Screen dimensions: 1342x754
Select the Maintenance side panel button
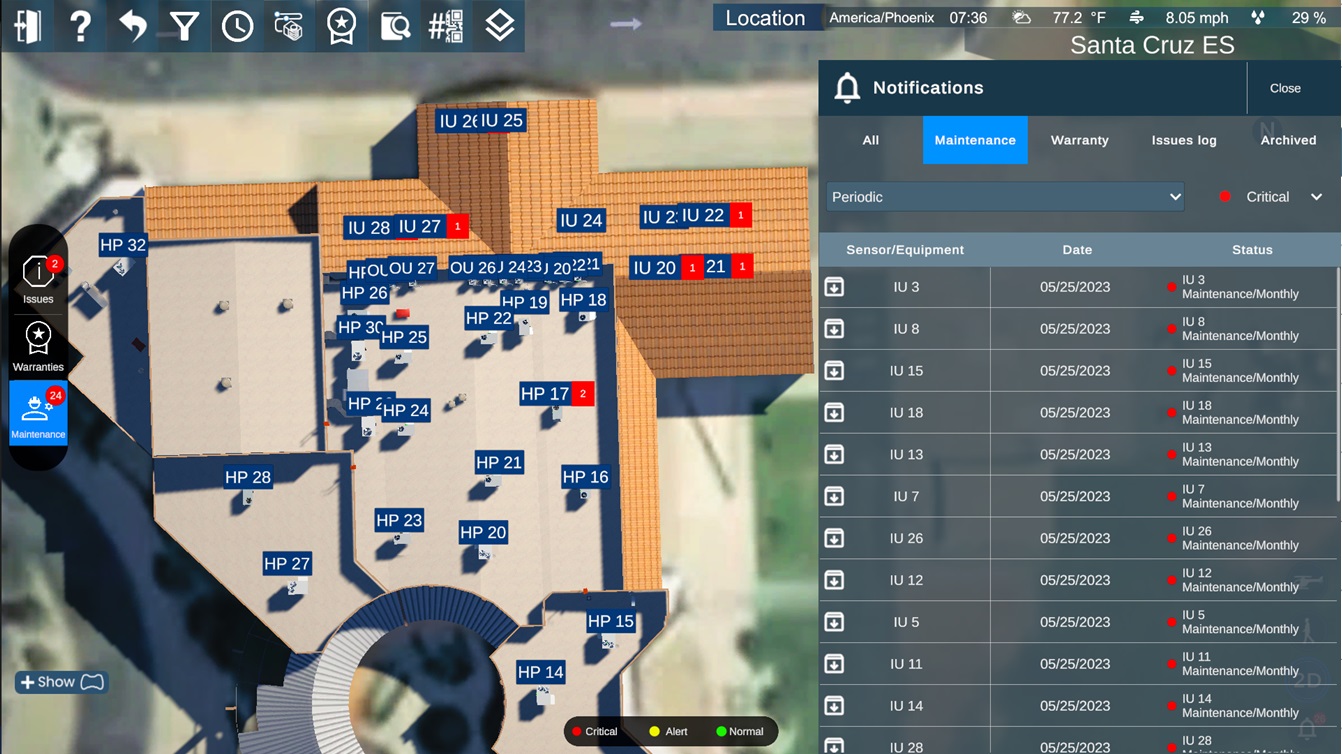click(38, 414)
